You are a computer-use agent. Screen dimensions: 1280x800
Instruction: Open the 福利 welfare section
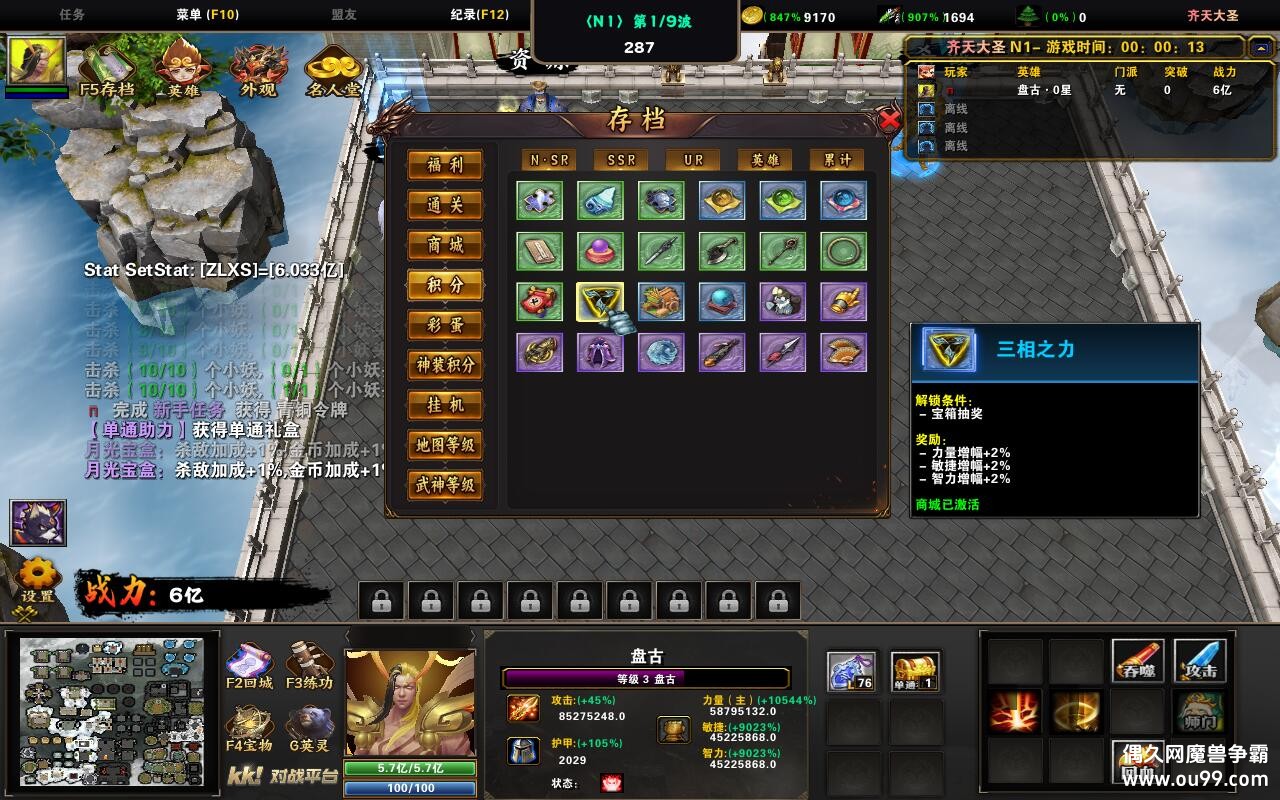pos(445,165)
